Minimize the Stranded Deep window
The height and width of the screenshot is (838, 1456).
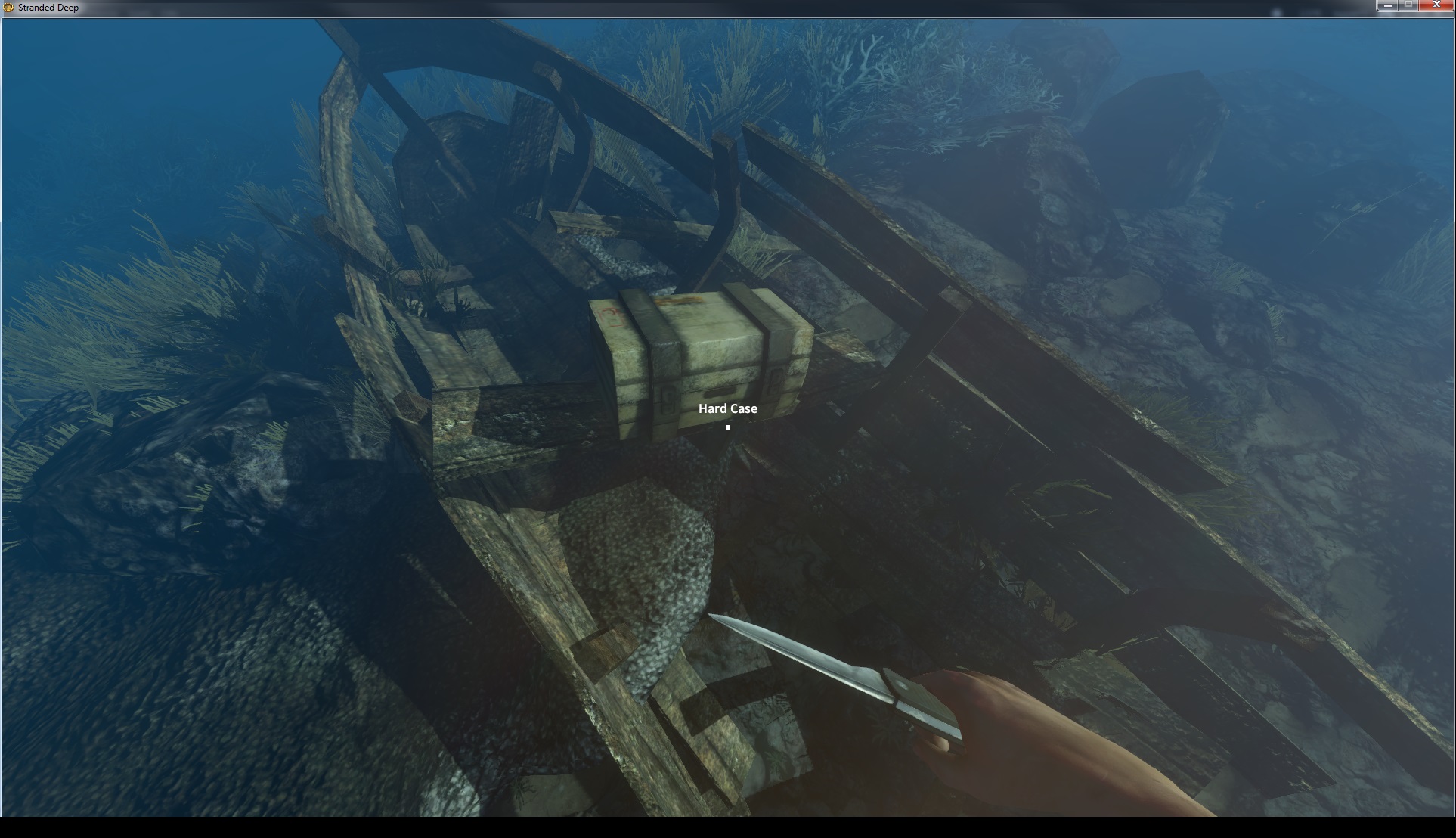1387,5
